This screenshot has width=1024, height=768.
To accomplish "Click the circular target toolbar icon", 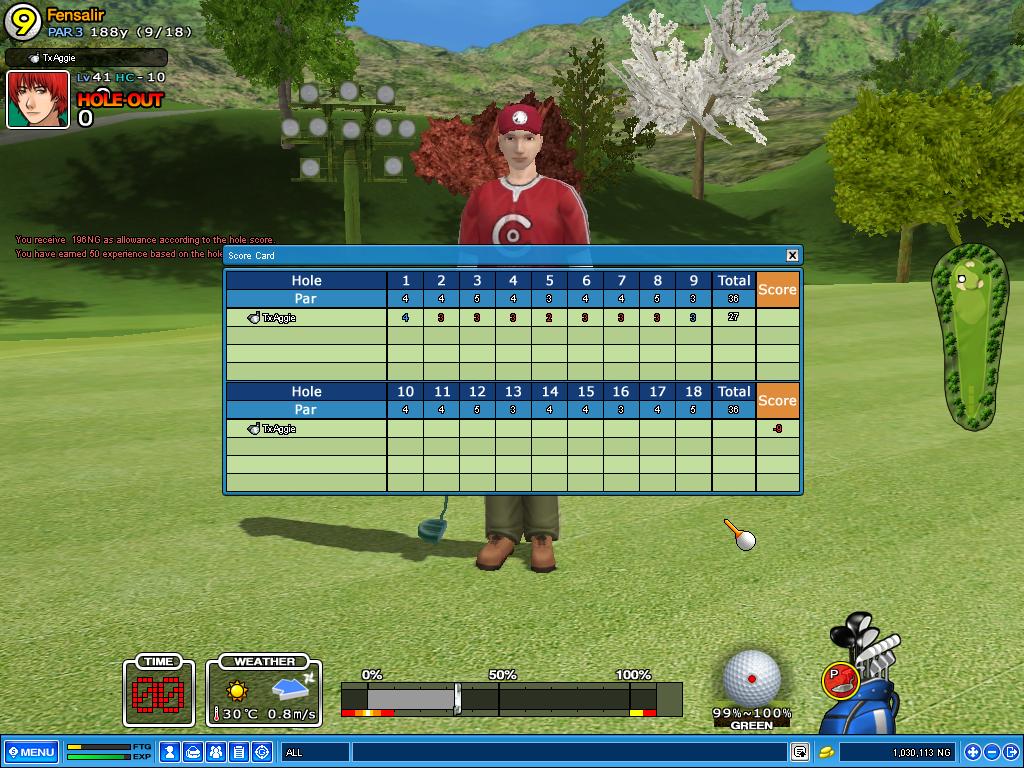I will [262, 752].
